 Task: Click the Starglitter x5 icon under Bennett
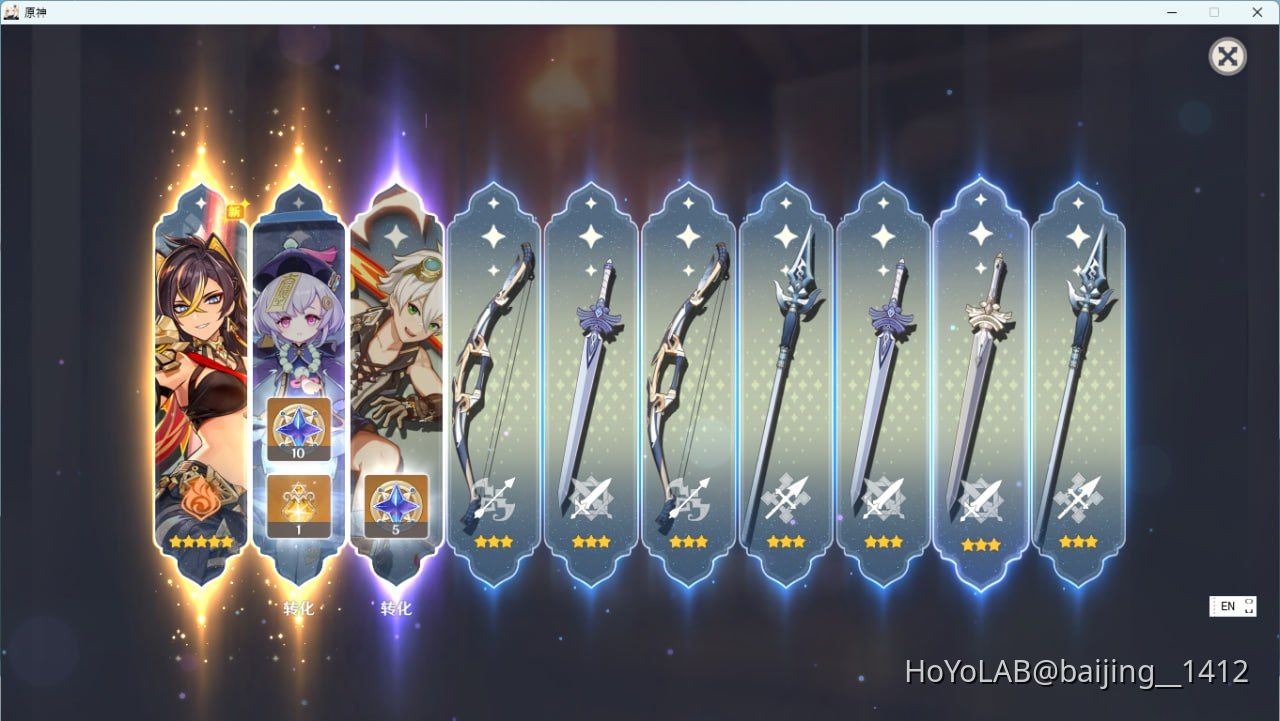pyautogui.click(x=397, y=505)
